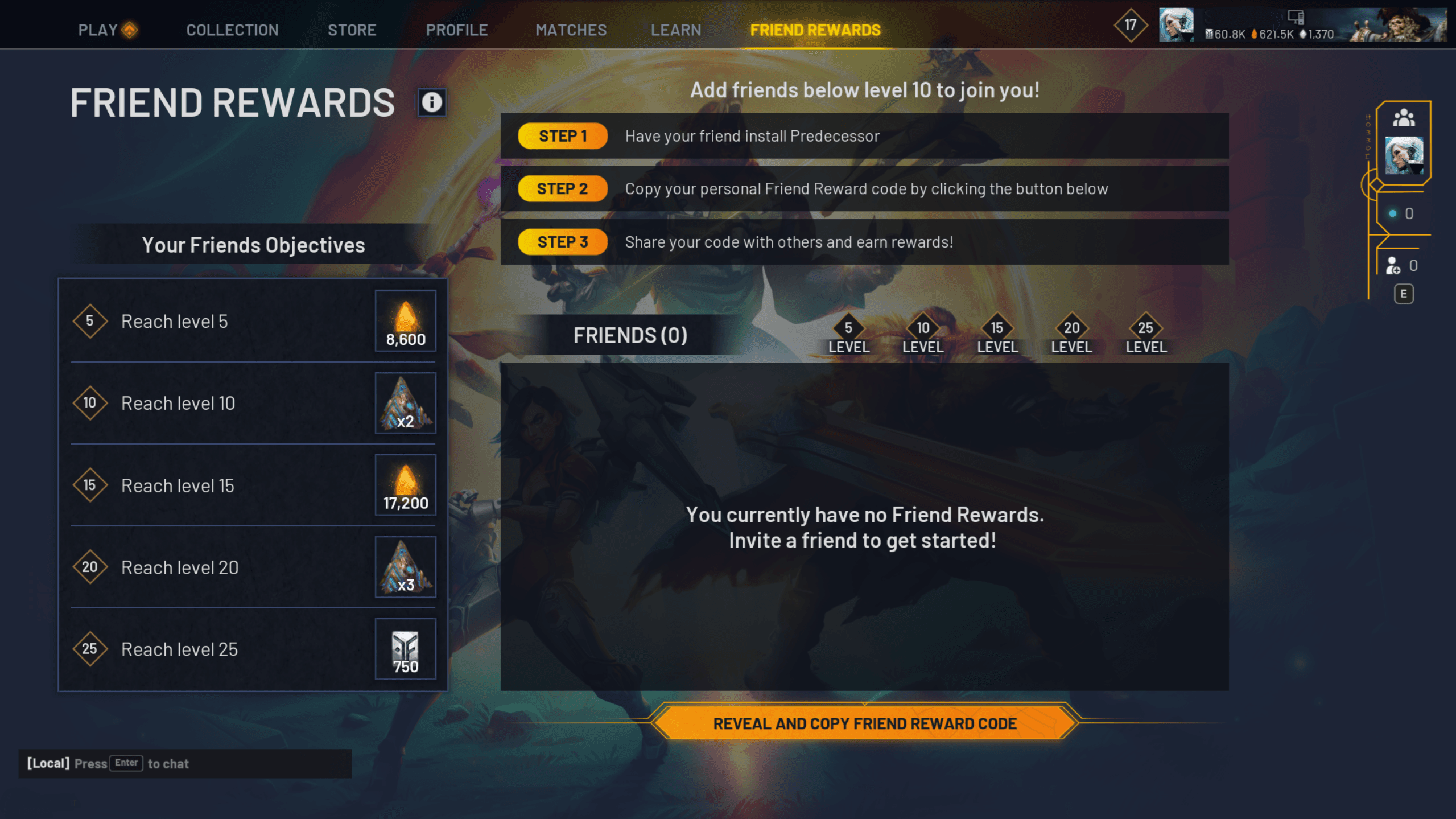Image resolution: width=1456 pixels, height=819 pixels.
Task: Click the x2 boost icon for Reach level 10
Action: point(405,403)
